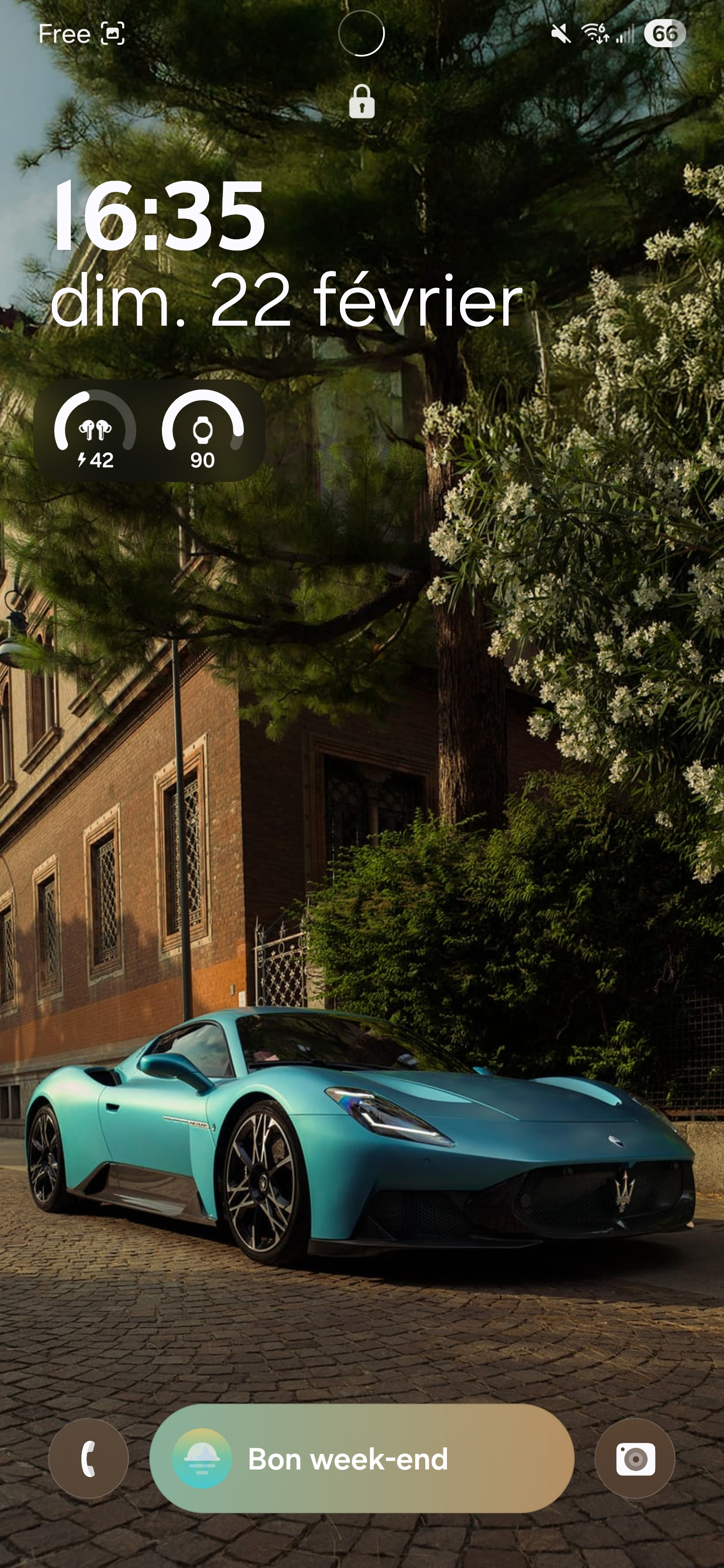This screenshot has height=1568, width=724.
Task: Tap the 16:35 clock display
Action: pos(159,216)
